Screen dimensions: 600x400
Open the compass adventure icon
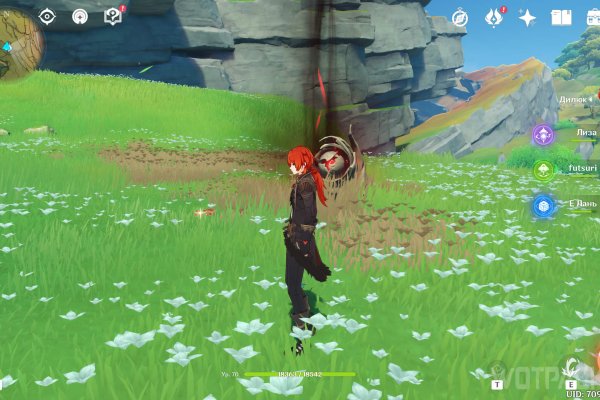[x=459, y=17]
